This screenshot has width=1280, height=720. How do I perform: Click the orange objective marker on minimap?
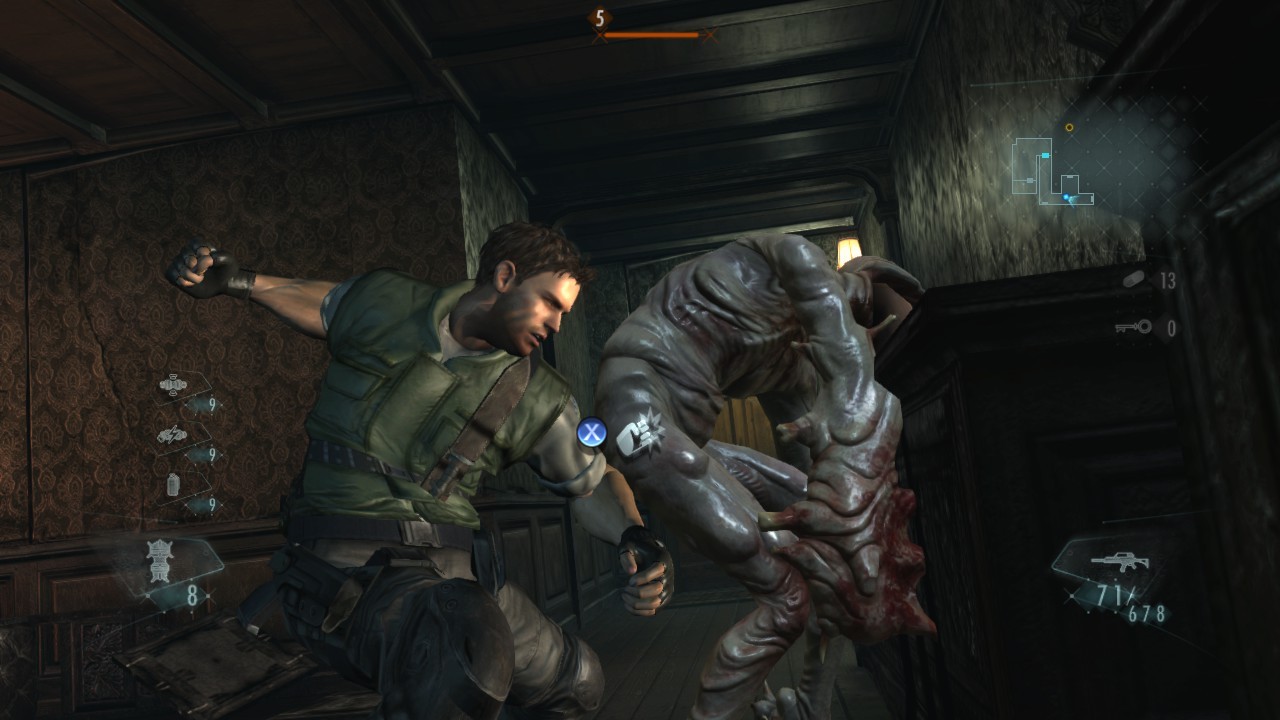(x=1069, y=128)
